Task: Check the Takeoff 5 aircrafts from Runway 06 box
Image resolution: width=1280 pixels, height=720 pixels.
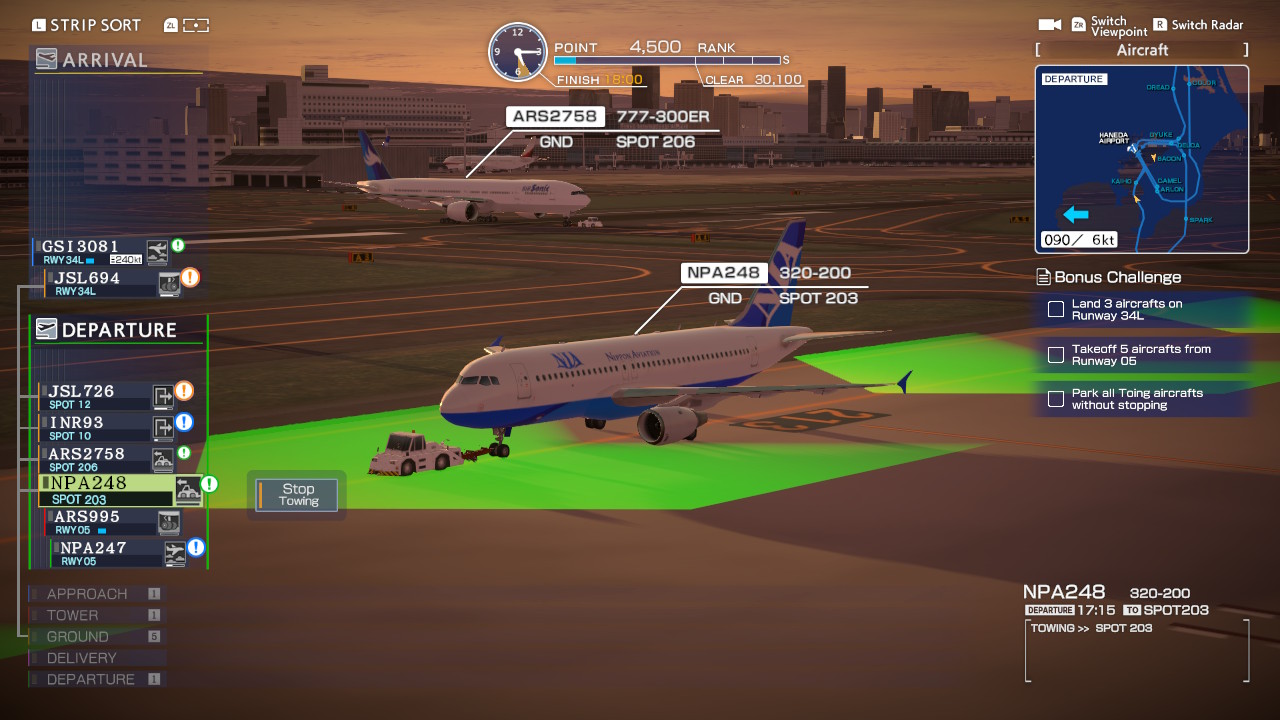Action: click(x=1056, y=355)
